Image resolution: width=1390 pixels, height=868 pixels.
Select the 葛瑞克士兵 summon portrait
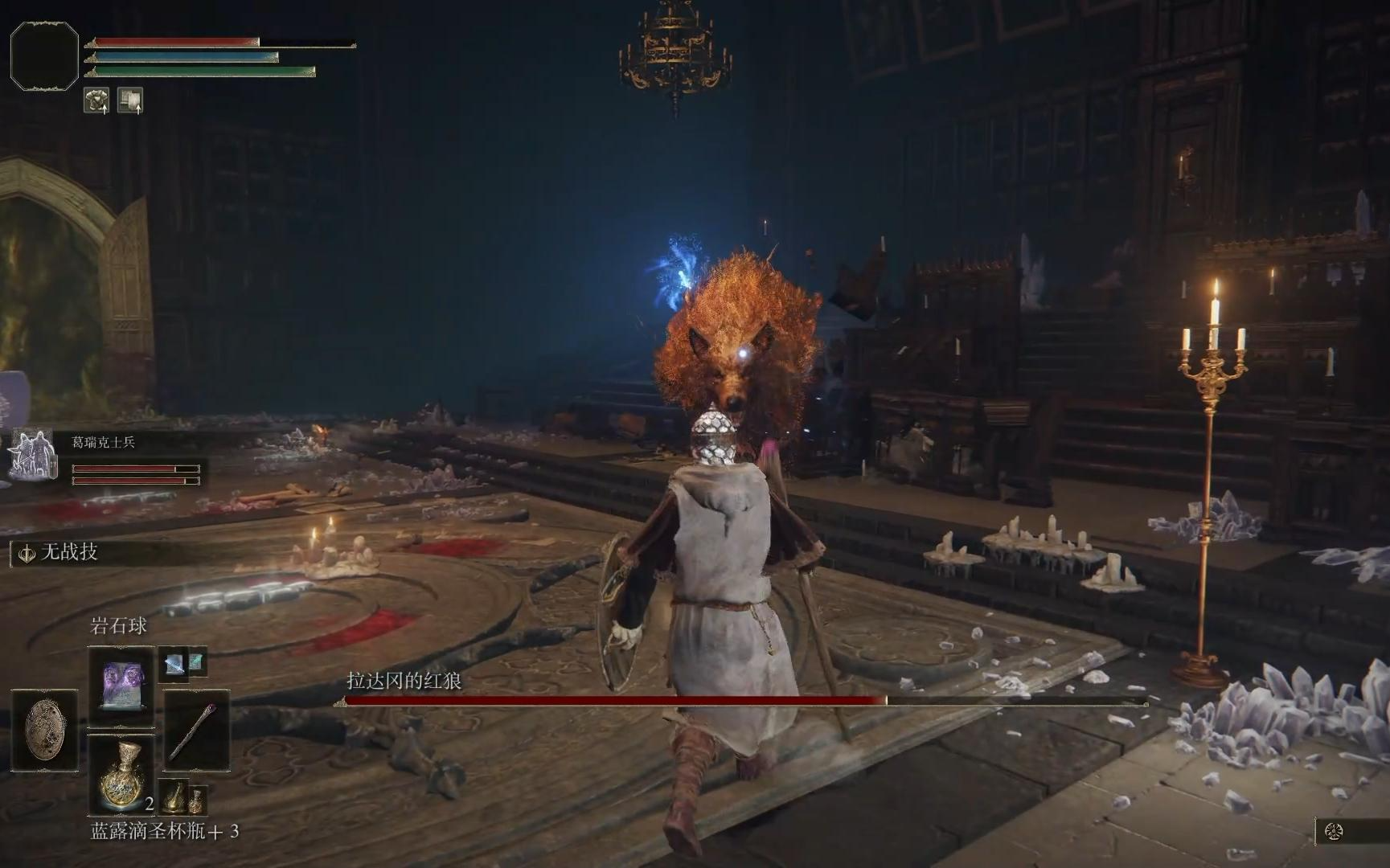(x=33, y=456)
